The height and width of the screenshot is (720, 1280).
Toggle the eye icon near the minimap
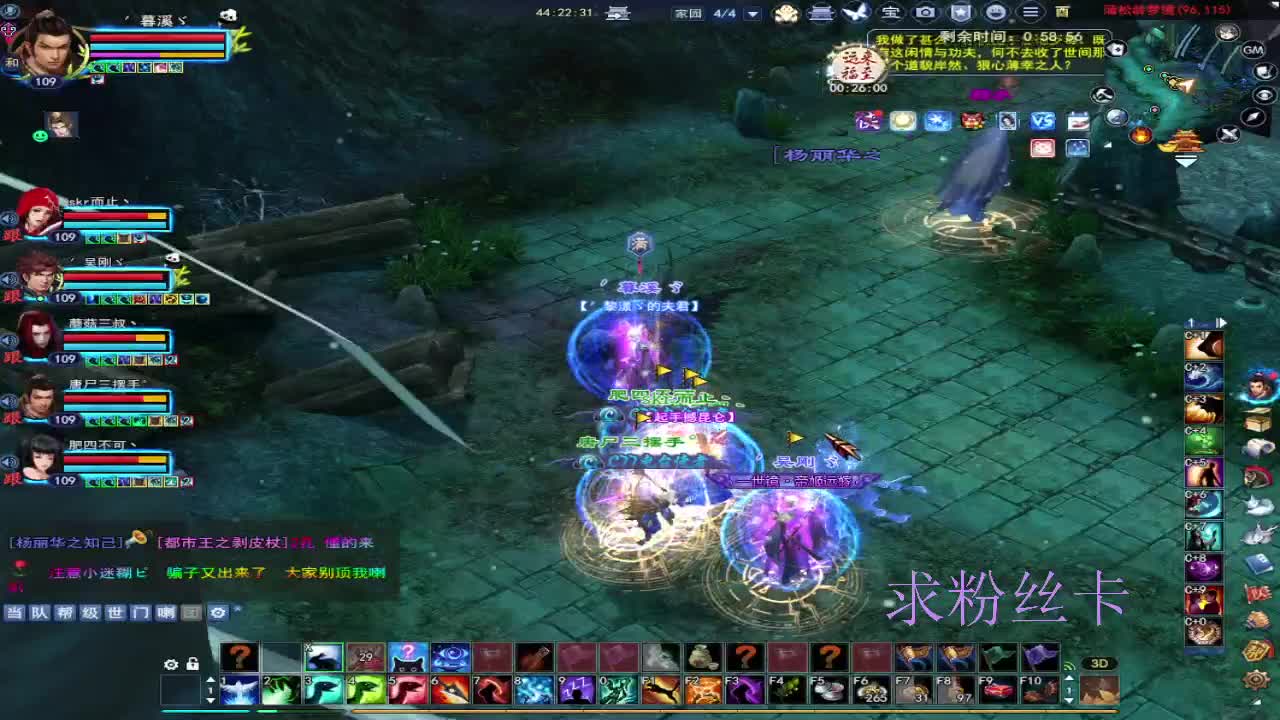tap(1264, 94)
